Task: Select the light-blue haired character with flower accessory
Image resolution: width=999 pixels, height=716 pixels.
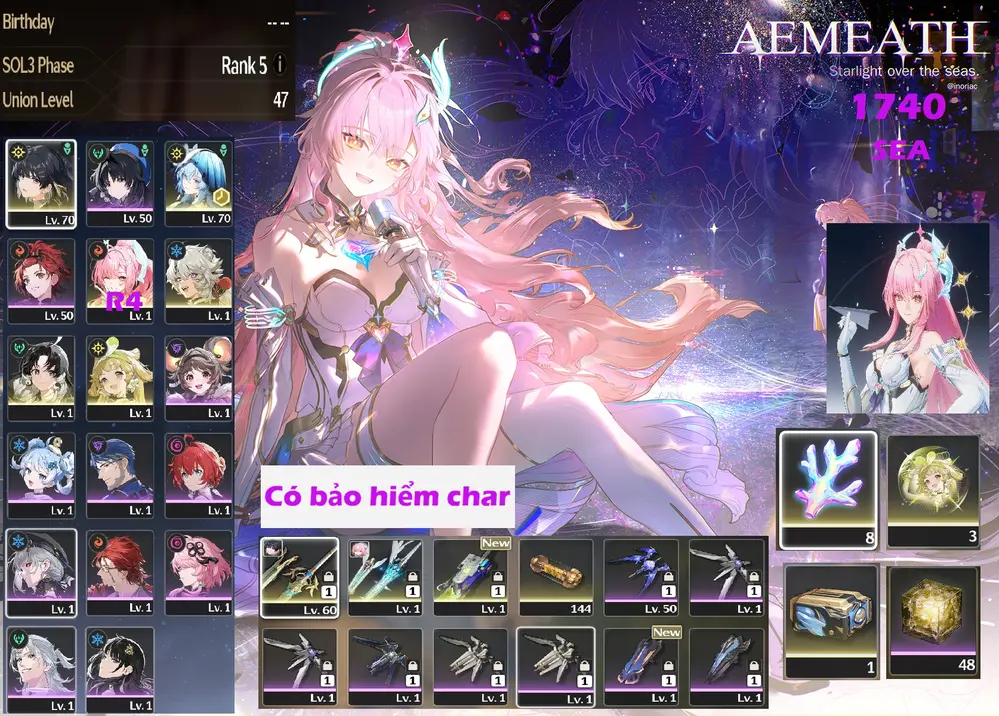Action: (x=41, y=474)
